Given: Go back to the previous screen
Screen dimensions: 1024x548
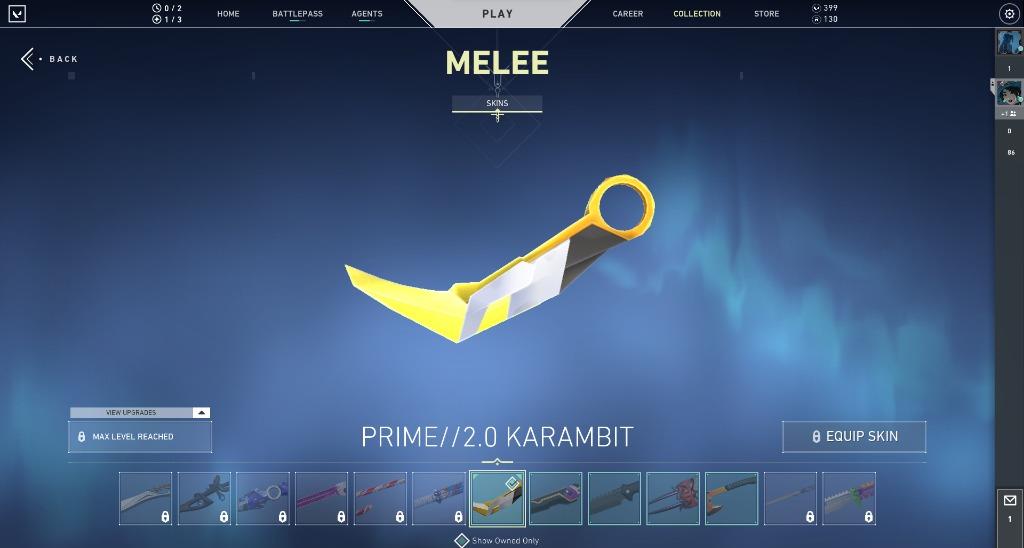Looking at the screenshot, I should pos(50,59).
